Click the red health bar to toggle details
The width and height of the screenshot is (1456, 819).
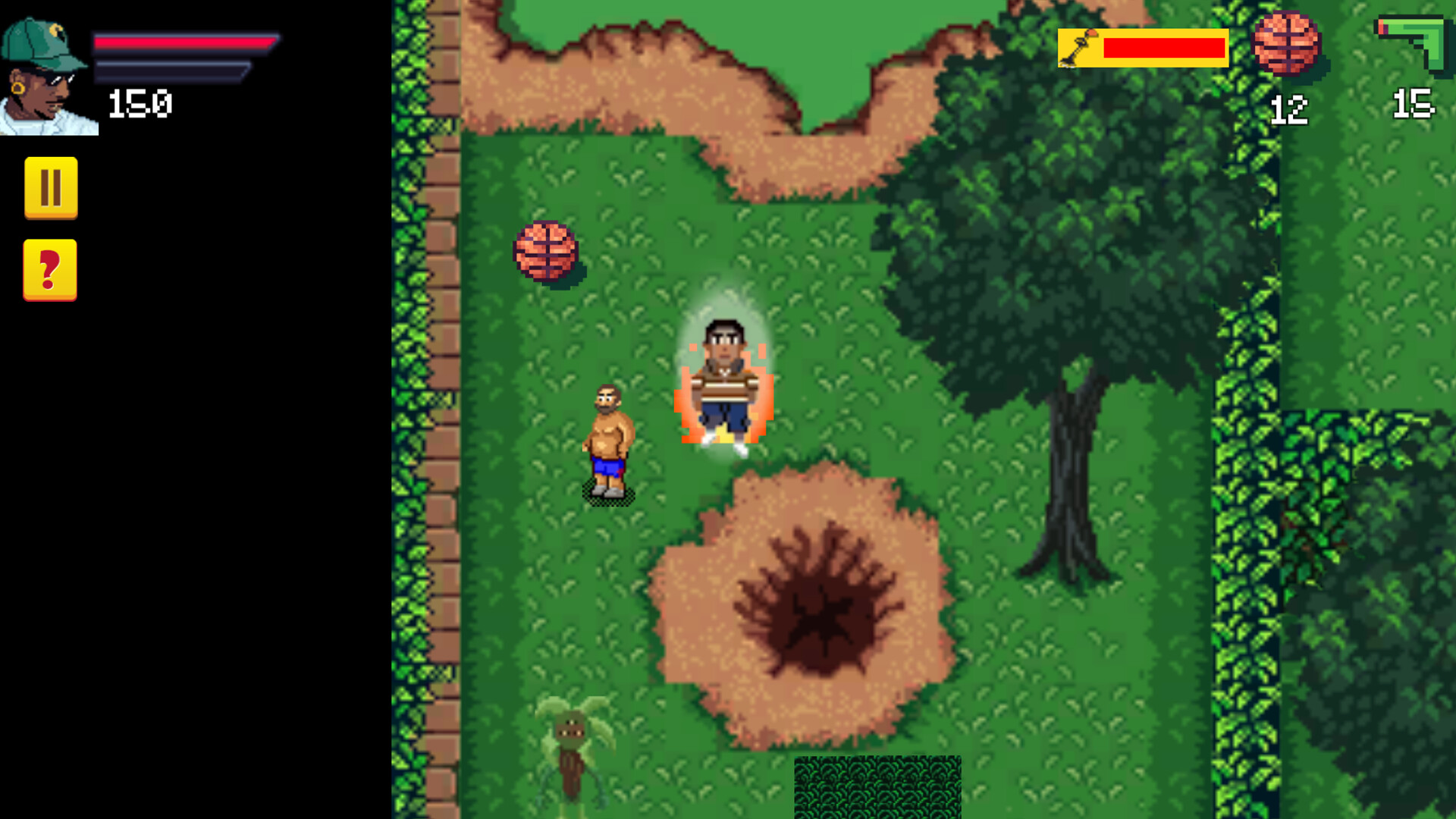tap(182, 45)
